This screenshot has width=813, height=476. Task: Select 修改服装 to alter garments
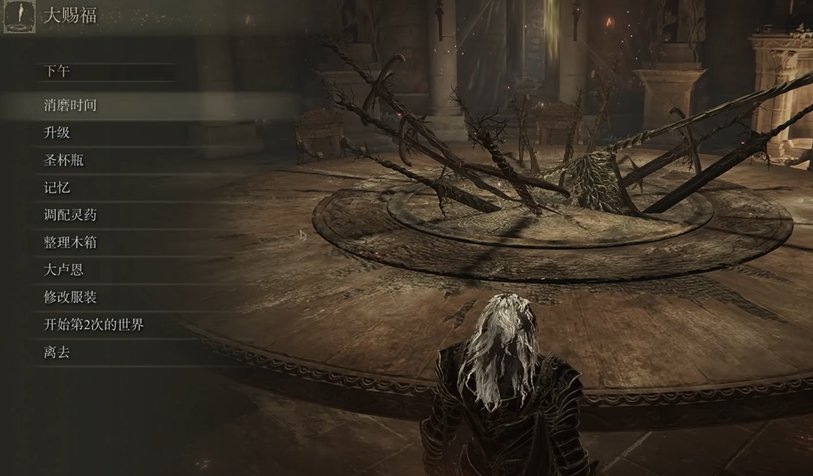70,297
